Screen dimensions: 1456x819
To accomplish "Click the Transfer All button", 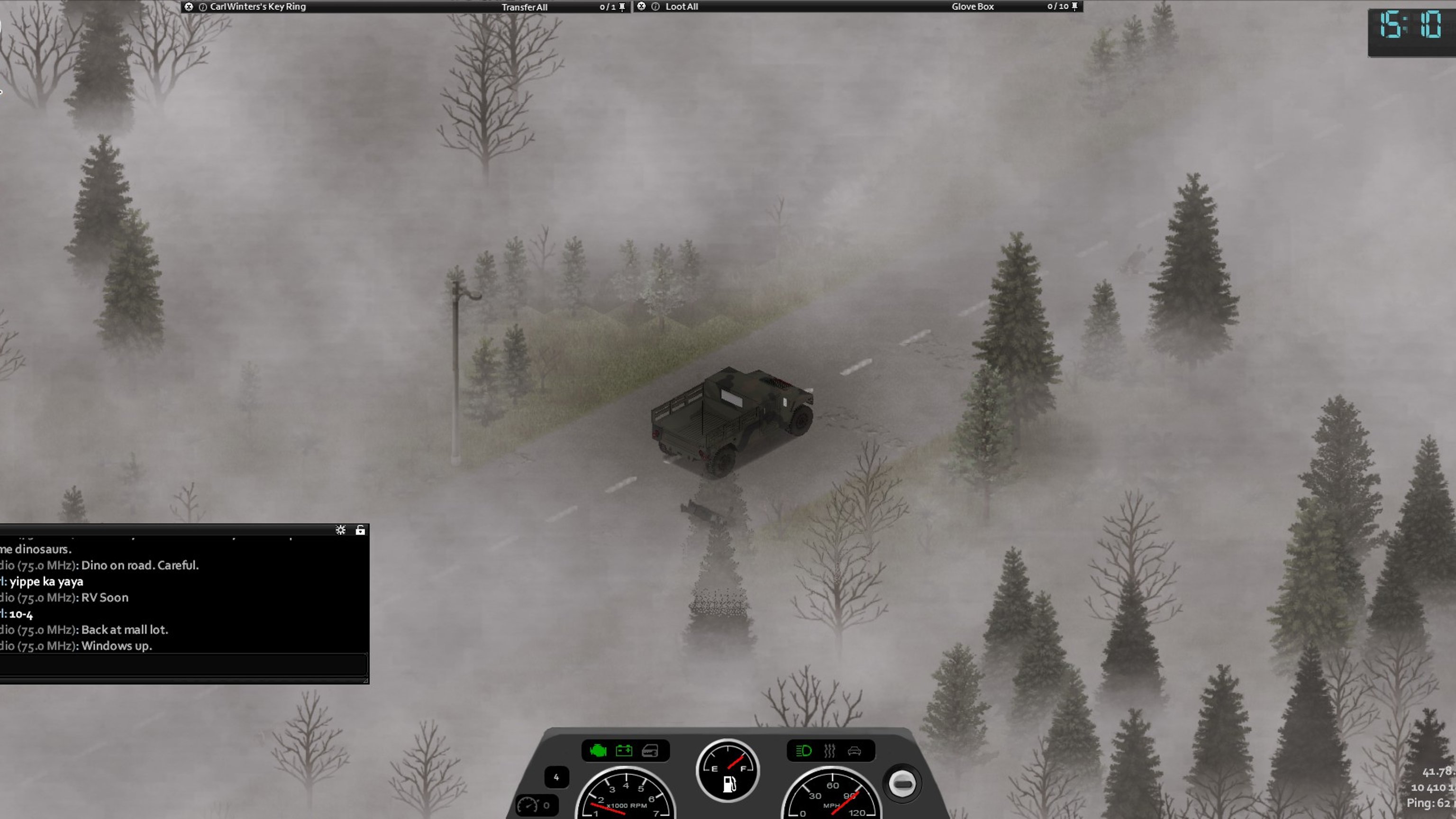I will click(x=524, y=7).
